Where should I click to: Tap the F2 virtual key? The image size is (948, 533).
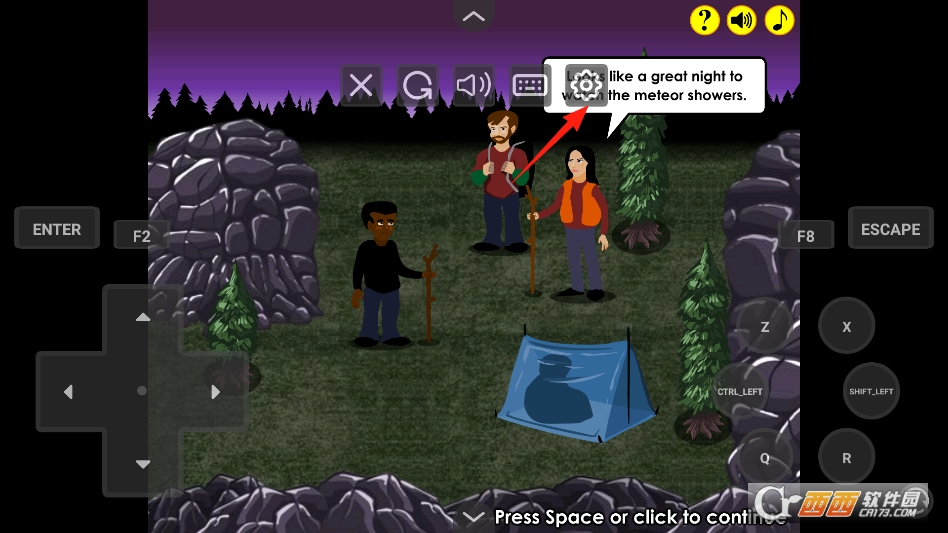point(141,236)
